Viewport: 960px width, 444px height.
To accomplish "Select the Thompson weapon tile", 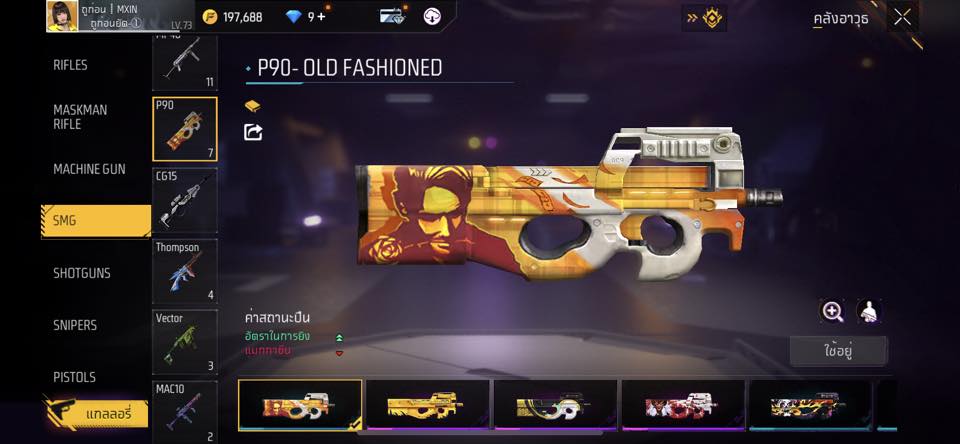I will point(185,270).
